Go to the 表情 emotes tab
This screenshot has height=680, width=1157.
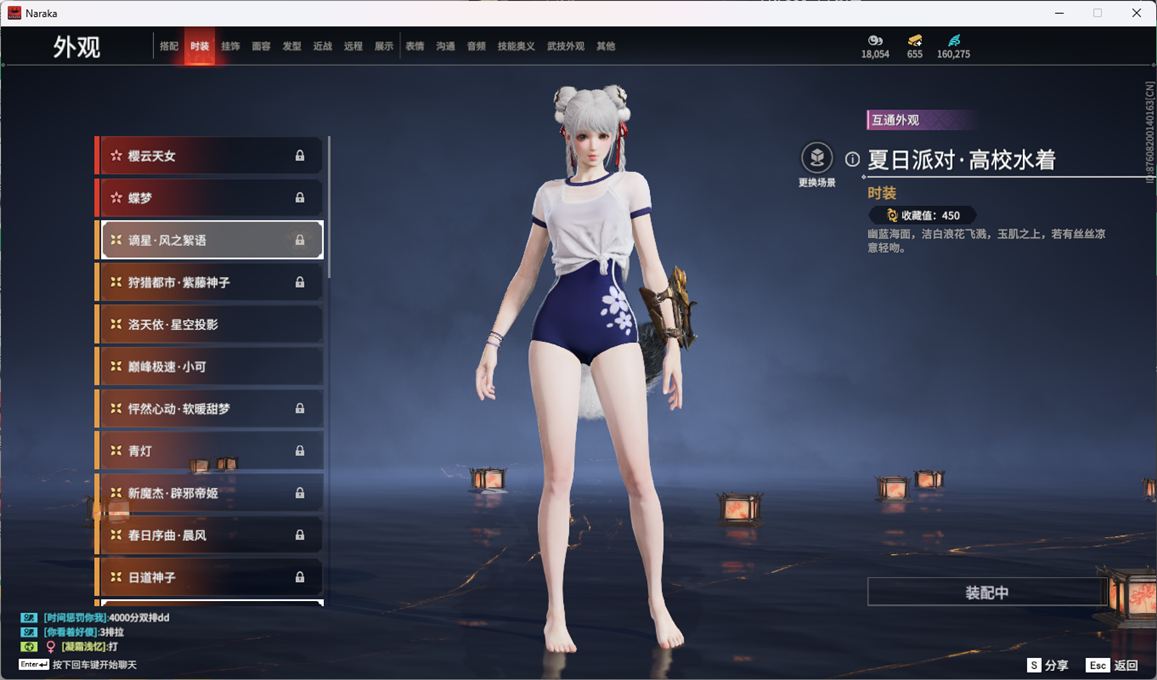pyautogui.click(x=415, y=46)
